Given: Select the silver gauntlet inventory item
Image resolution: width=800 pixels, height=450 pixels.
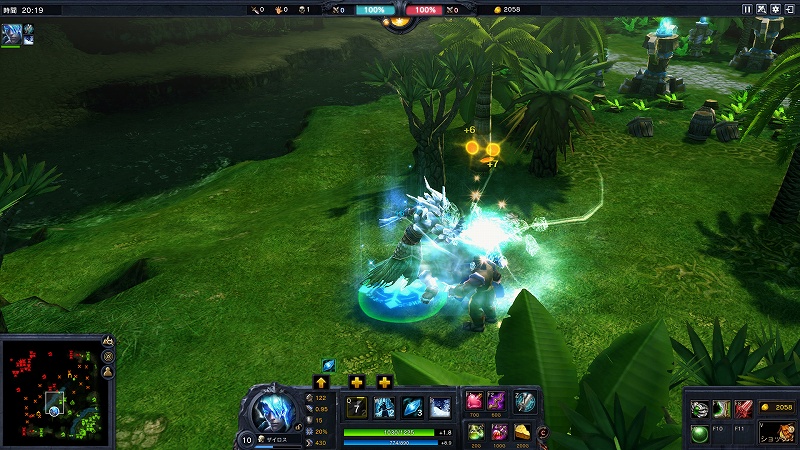Looking at the screenshot, I should (700, 408).
